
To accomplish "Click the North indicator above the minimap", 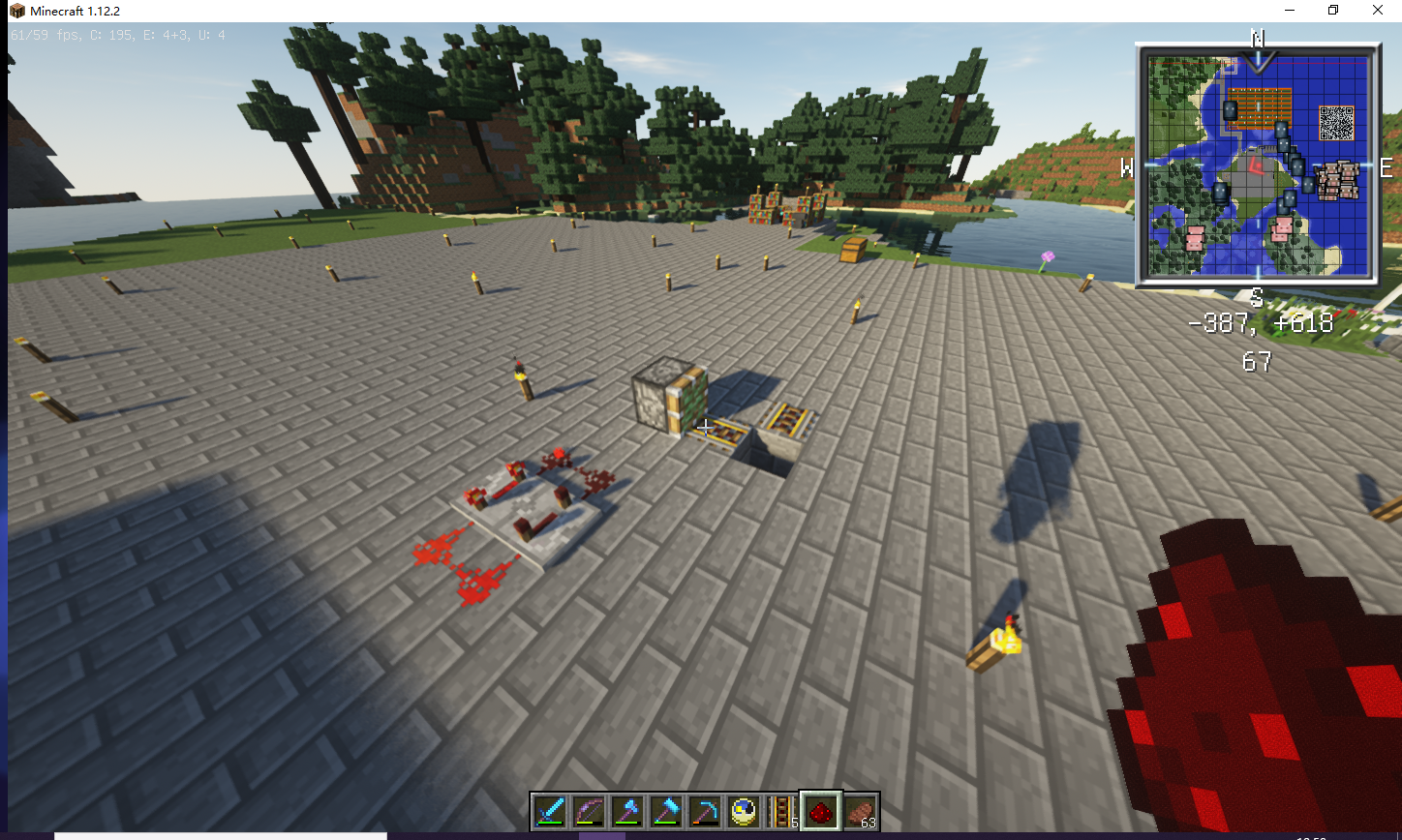I will (x=1257, y=39).
